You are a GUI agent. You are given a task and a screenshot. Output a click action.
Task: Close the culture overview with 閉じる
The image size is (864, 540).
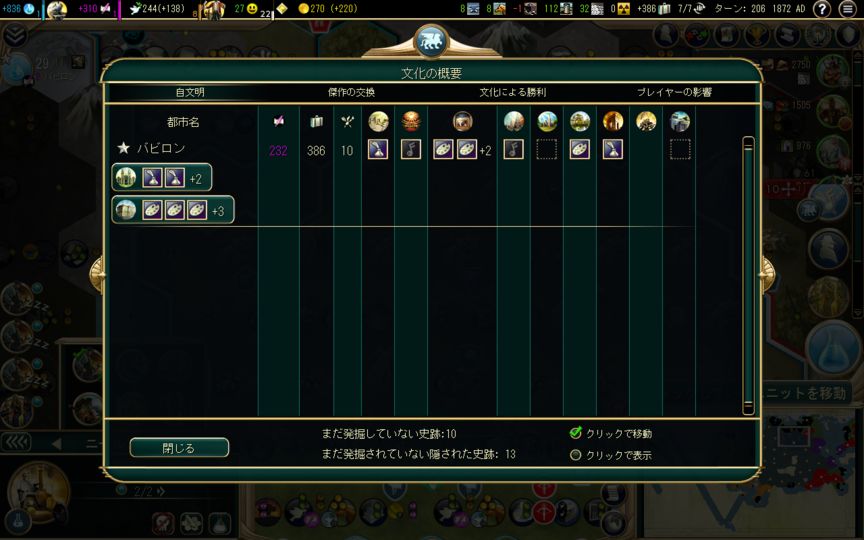(x=179, y=448)
